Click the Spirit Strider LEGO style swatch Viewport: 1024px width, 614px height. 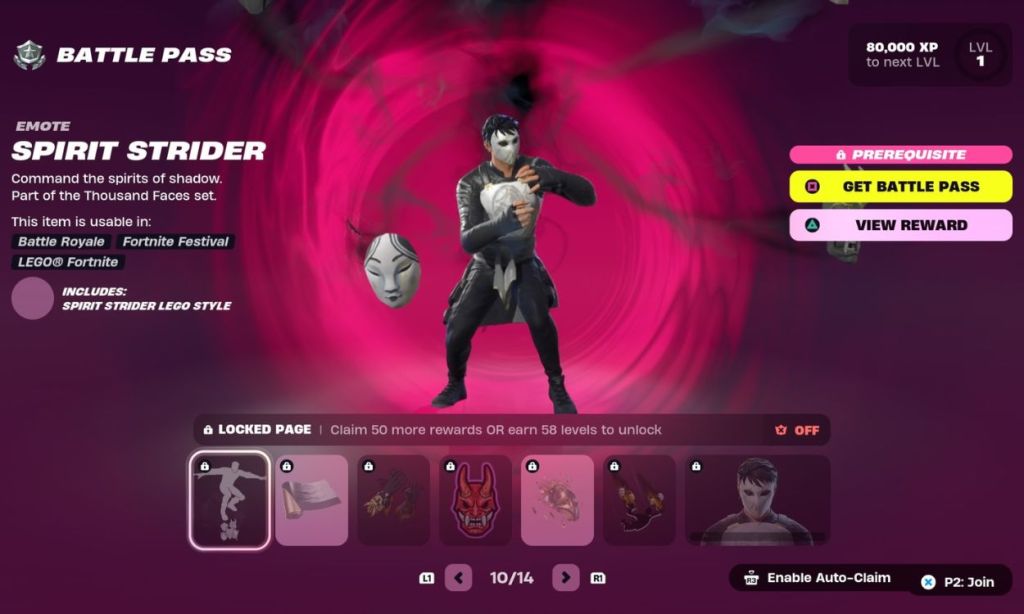coord(32,298)
